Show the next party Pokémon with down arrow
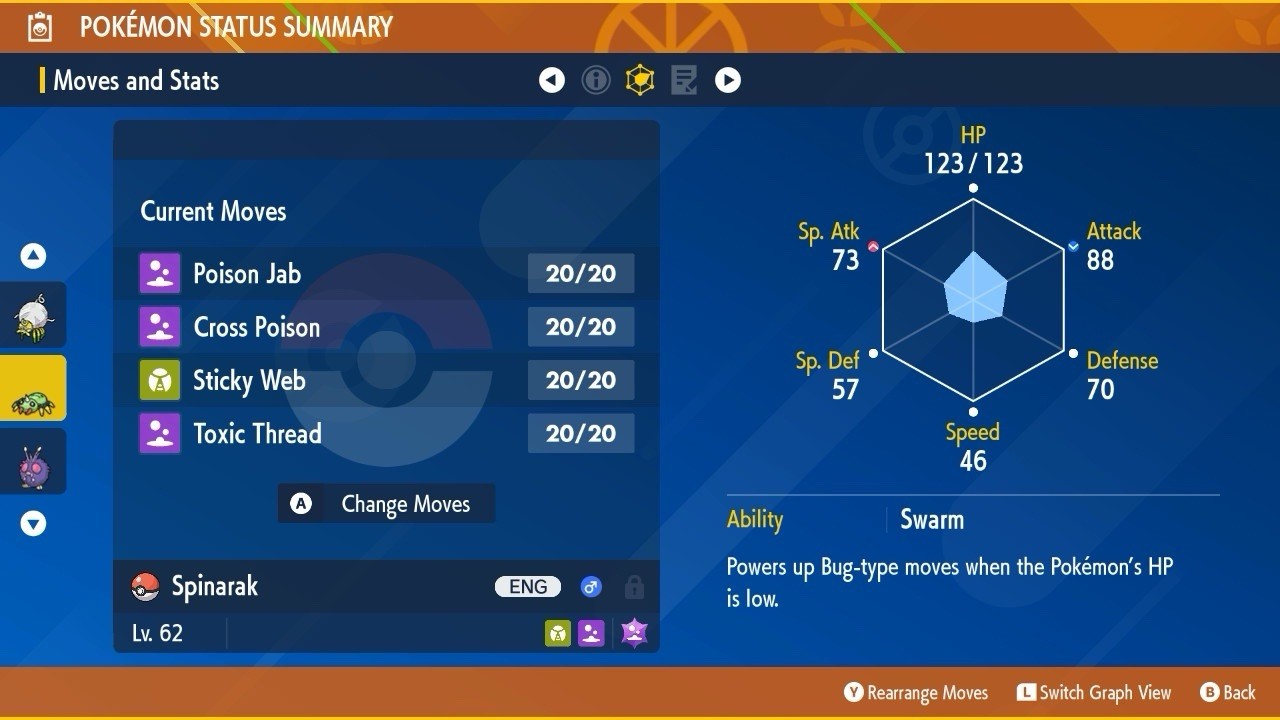1280x720 pixels. pos(33,523)
